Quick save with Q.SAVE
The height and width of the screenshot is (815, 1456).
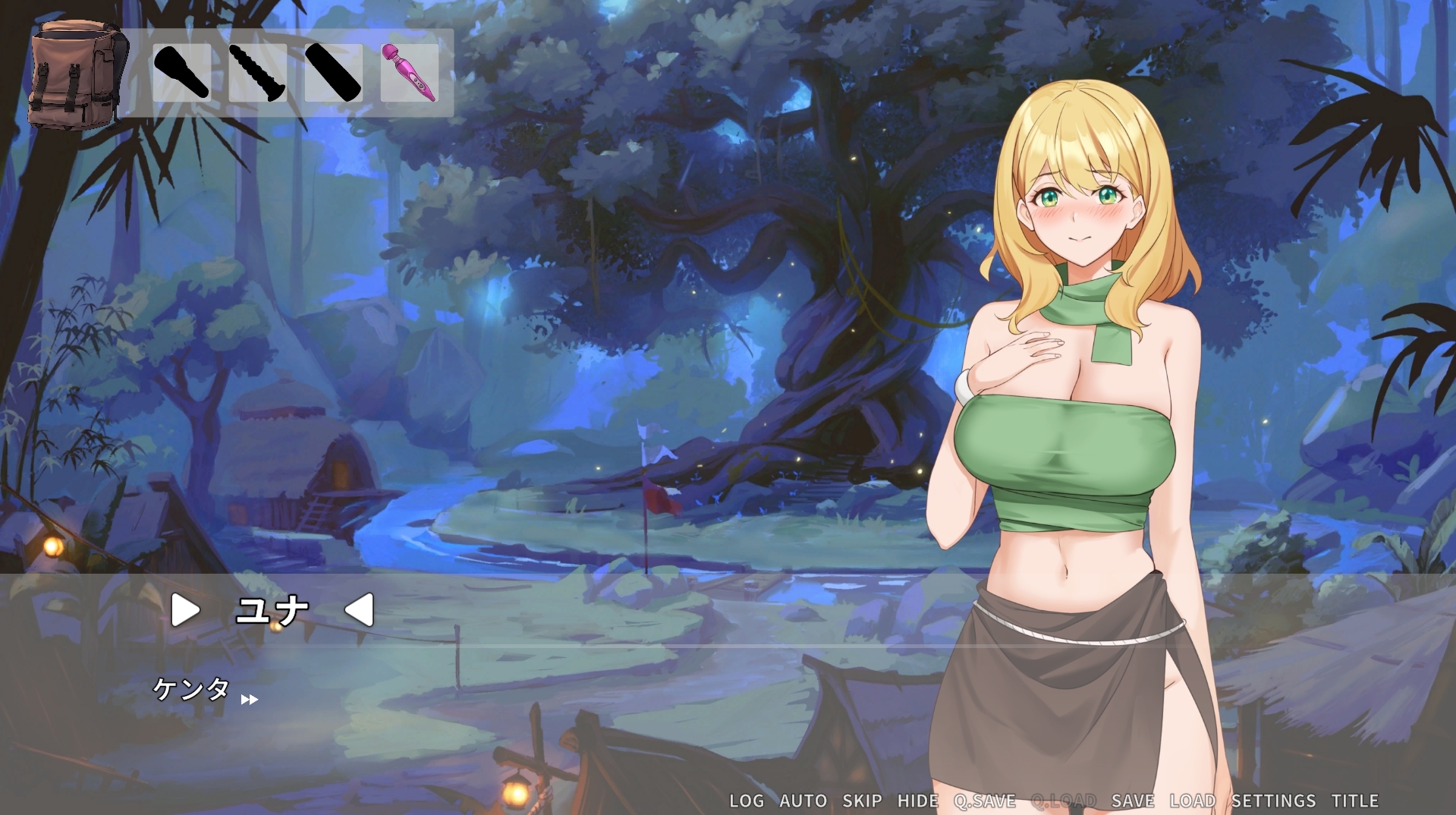tap(984, 801)
